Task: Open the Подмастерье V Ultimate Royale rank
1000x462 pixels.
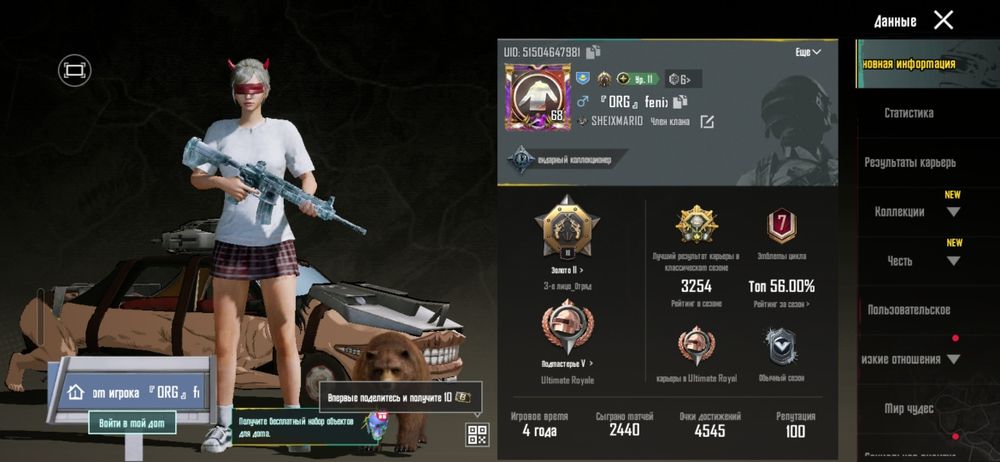Action: pos(566,363)
